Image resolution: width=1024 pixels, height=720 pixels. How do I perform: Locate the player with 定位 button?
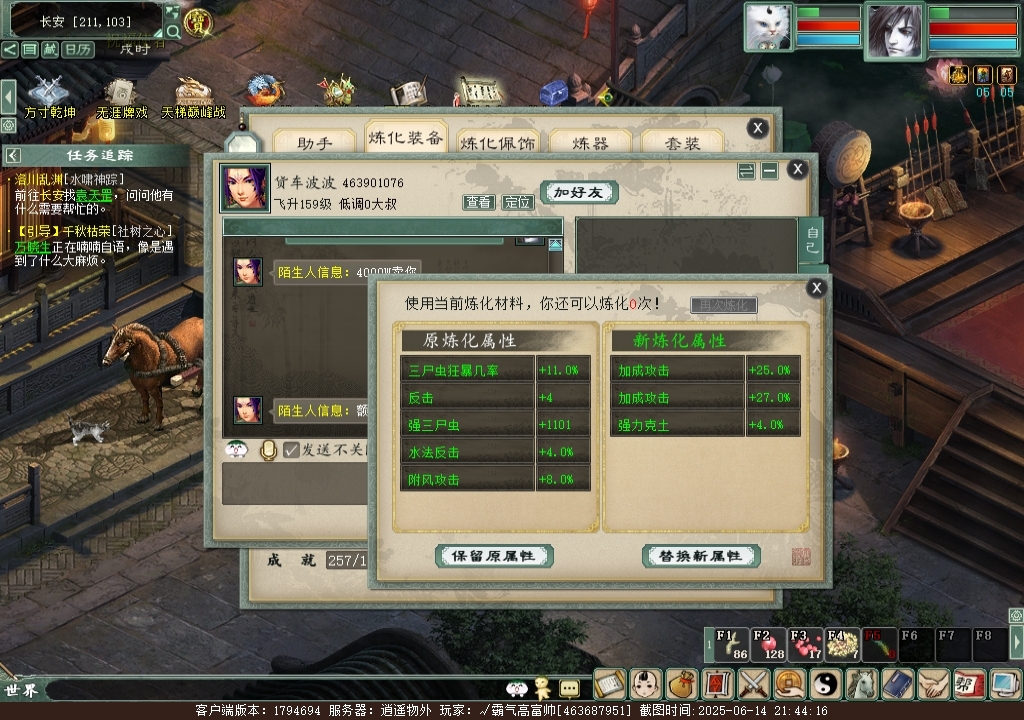point(517,202)
